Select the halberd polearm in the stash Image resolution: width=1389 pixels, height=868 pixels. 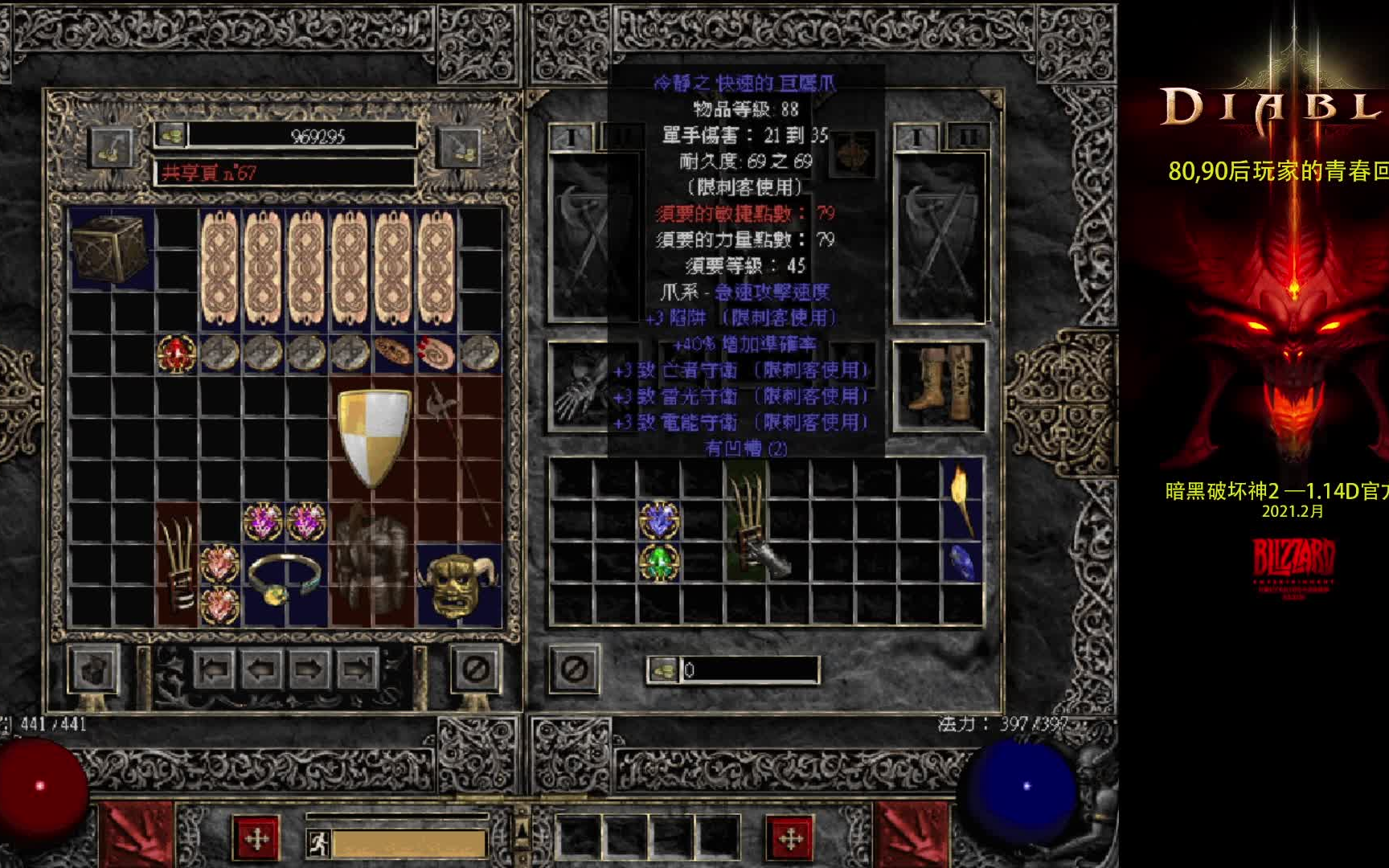[x=458, y=450]
